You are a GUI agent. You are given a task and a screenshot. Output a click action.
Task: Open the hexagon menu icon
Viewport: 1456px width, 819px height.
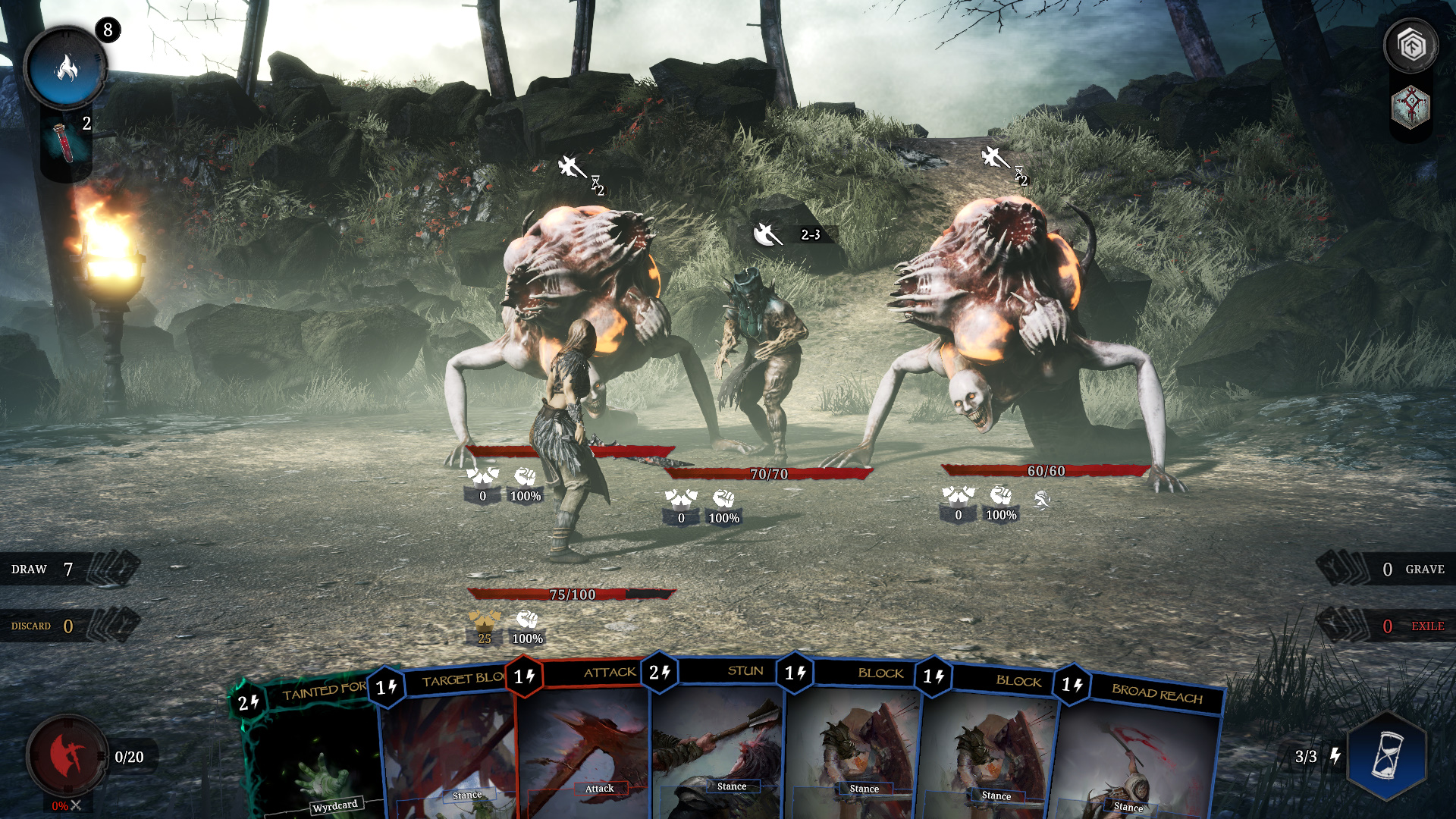(1410, 46)
